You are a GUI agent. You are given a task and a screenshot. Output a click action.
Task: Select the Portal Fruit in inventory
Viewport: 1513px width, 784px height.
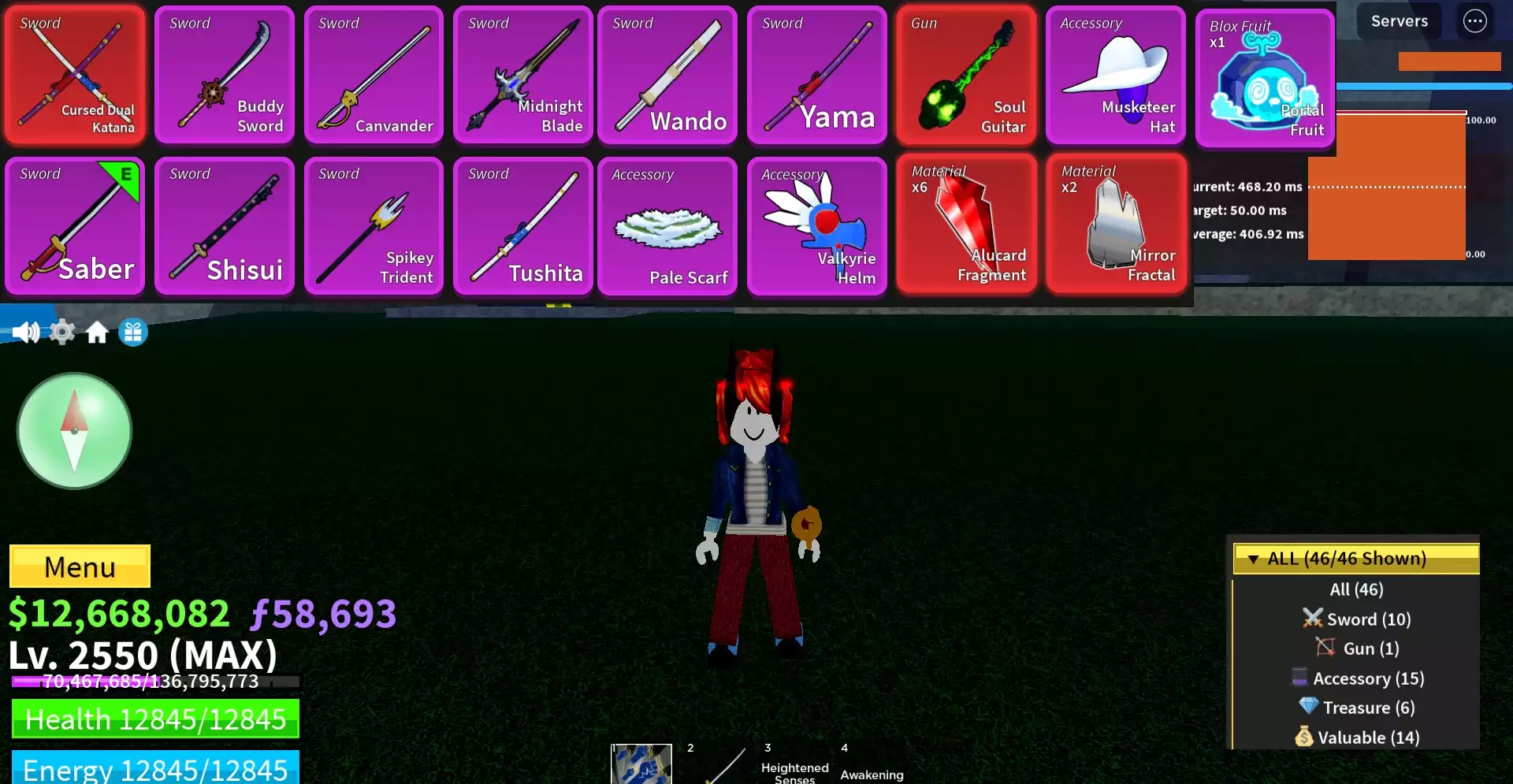[1265, 75]
